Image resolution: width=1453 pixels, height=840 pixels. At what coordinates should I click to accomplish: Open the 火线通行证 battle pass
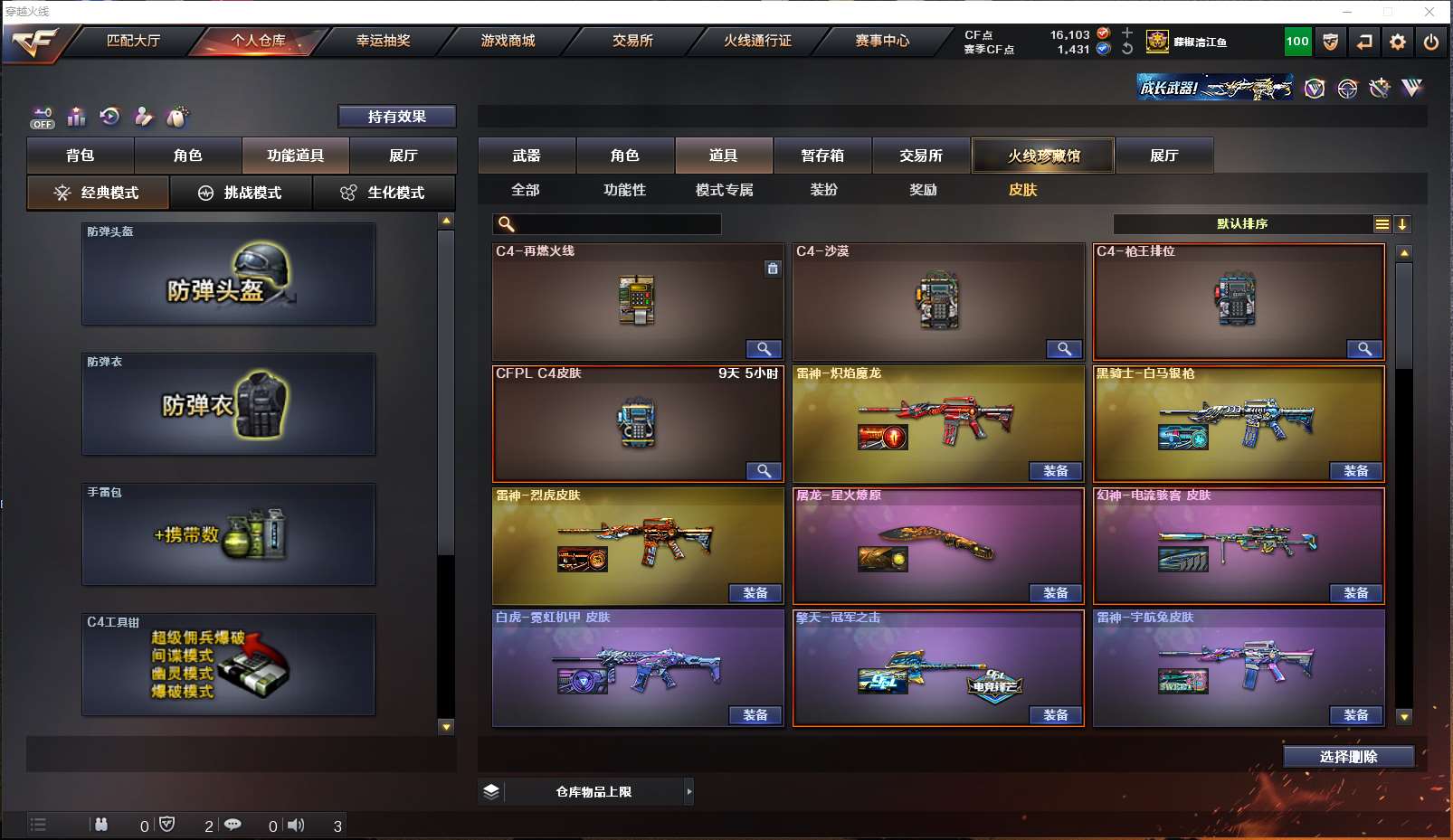(x=757, y=41)
